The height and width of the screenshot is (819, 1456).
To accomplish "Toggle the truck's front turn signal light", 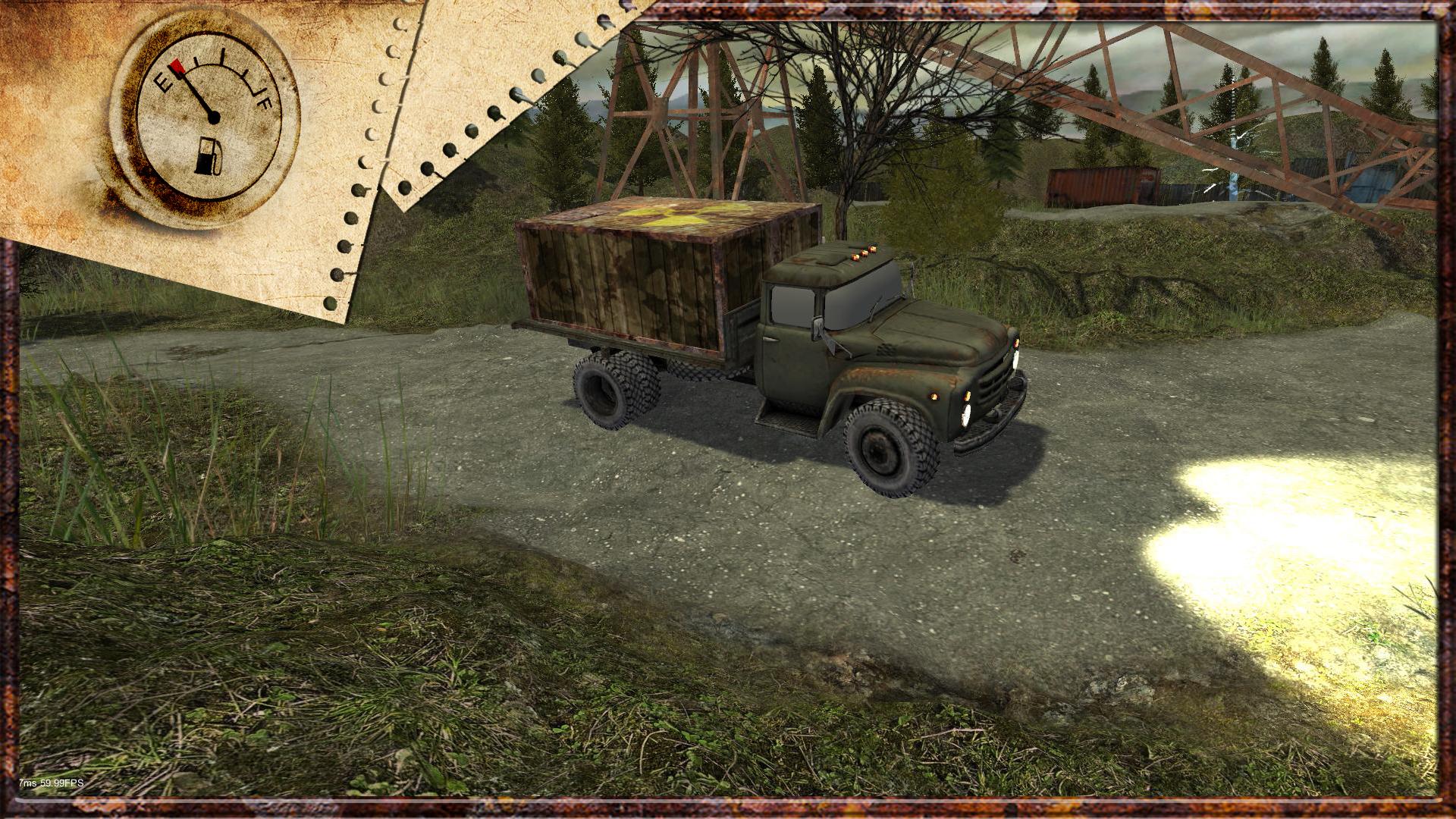I will 934,397.
